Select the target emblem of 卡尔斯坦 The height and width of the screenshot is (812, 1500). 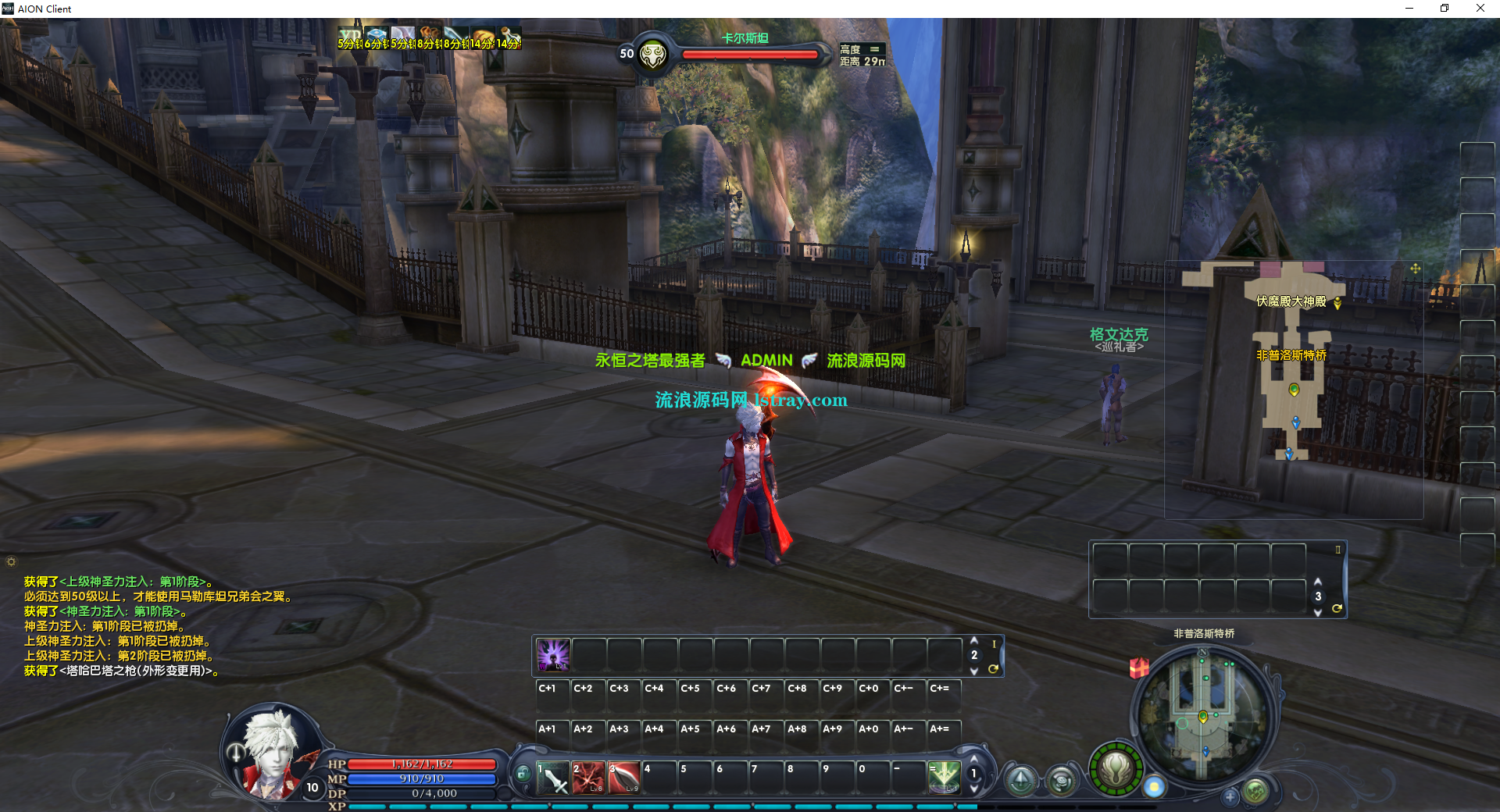(653, 55)
